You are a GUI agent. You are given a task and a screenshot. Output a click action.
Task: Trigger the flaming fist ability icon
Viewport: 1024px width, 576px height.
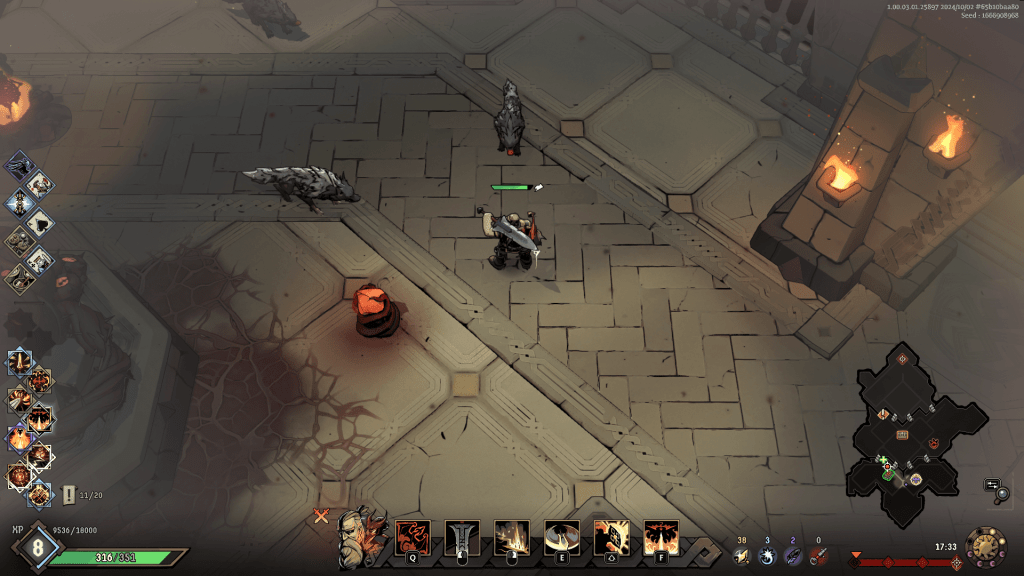click(611, 538)
